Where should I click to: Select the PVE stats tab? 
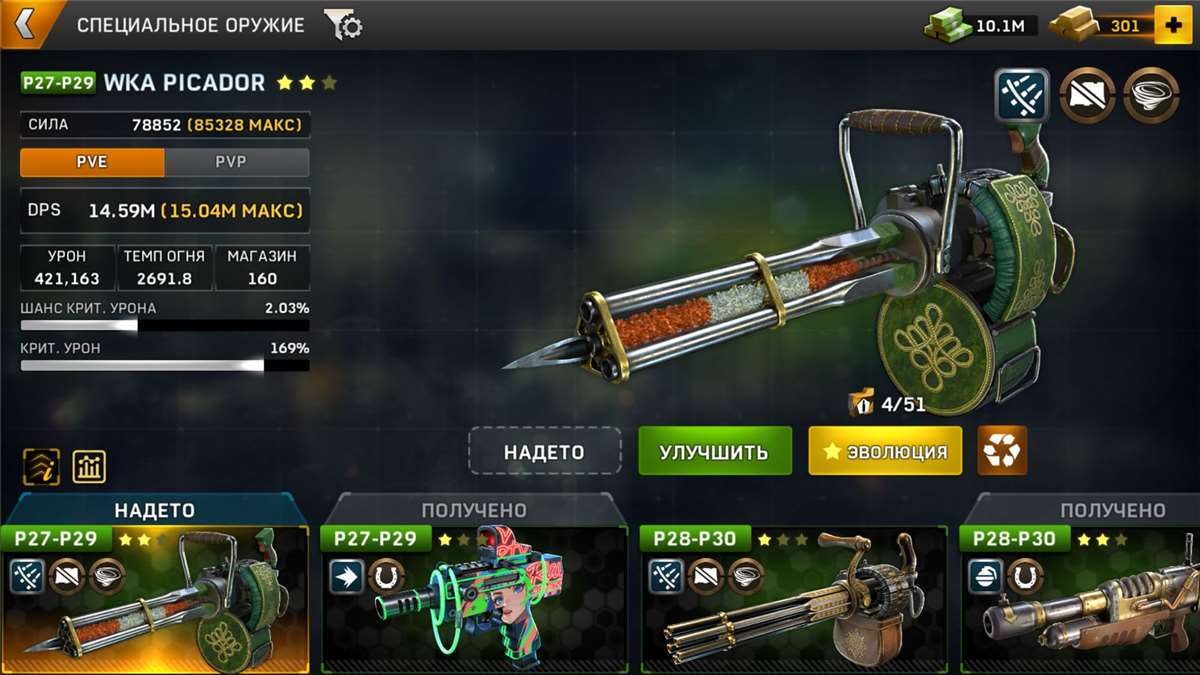(92, 162)
